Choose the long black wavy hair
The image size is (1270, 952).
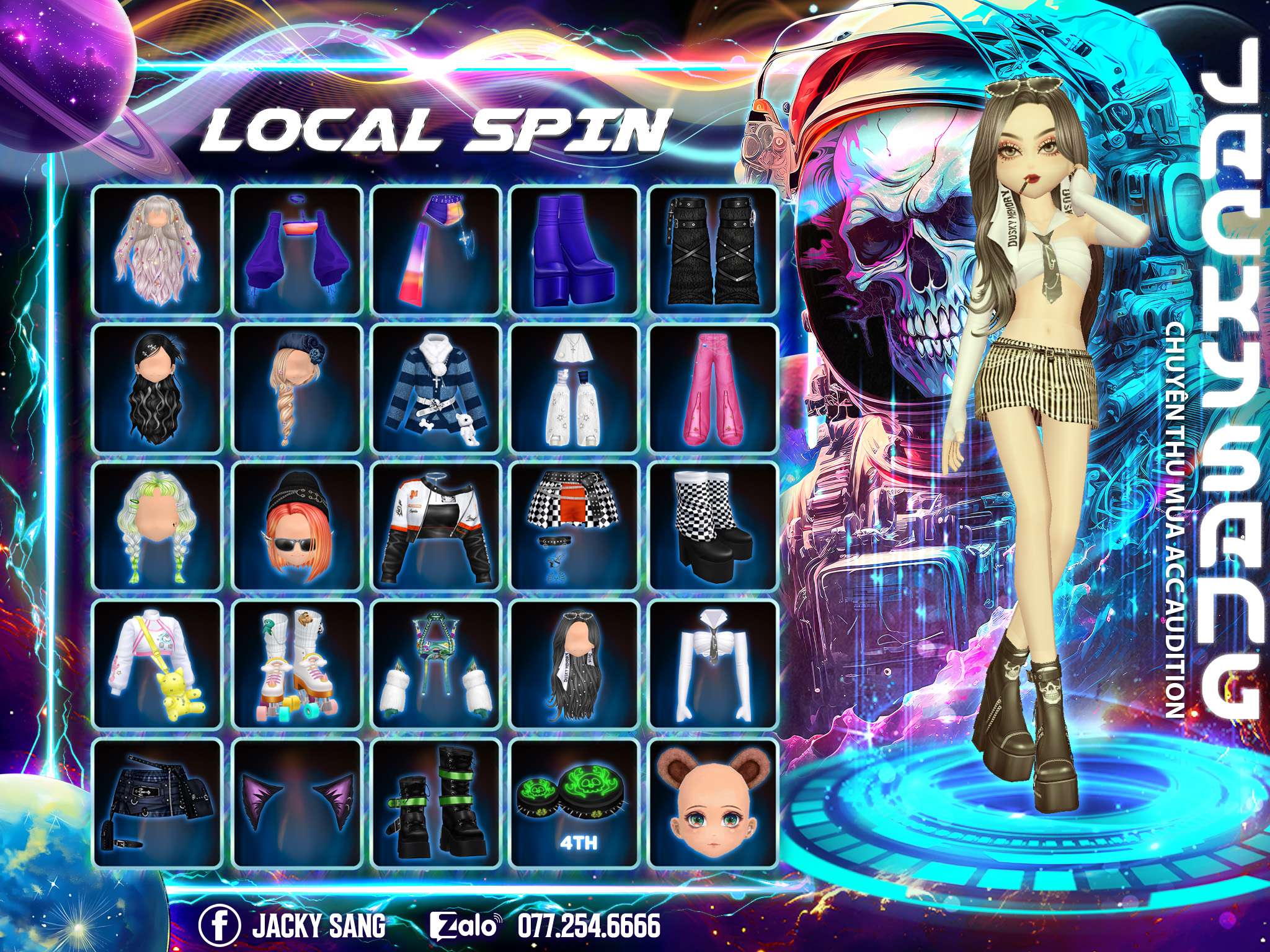tap(157, 388)
